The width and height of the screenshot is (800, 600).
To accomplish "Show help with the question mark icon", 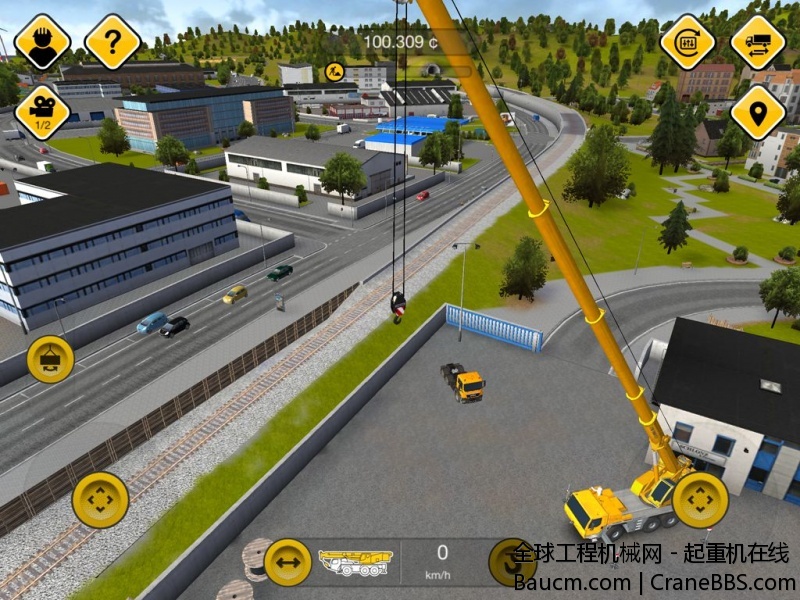I will point(112,42).
